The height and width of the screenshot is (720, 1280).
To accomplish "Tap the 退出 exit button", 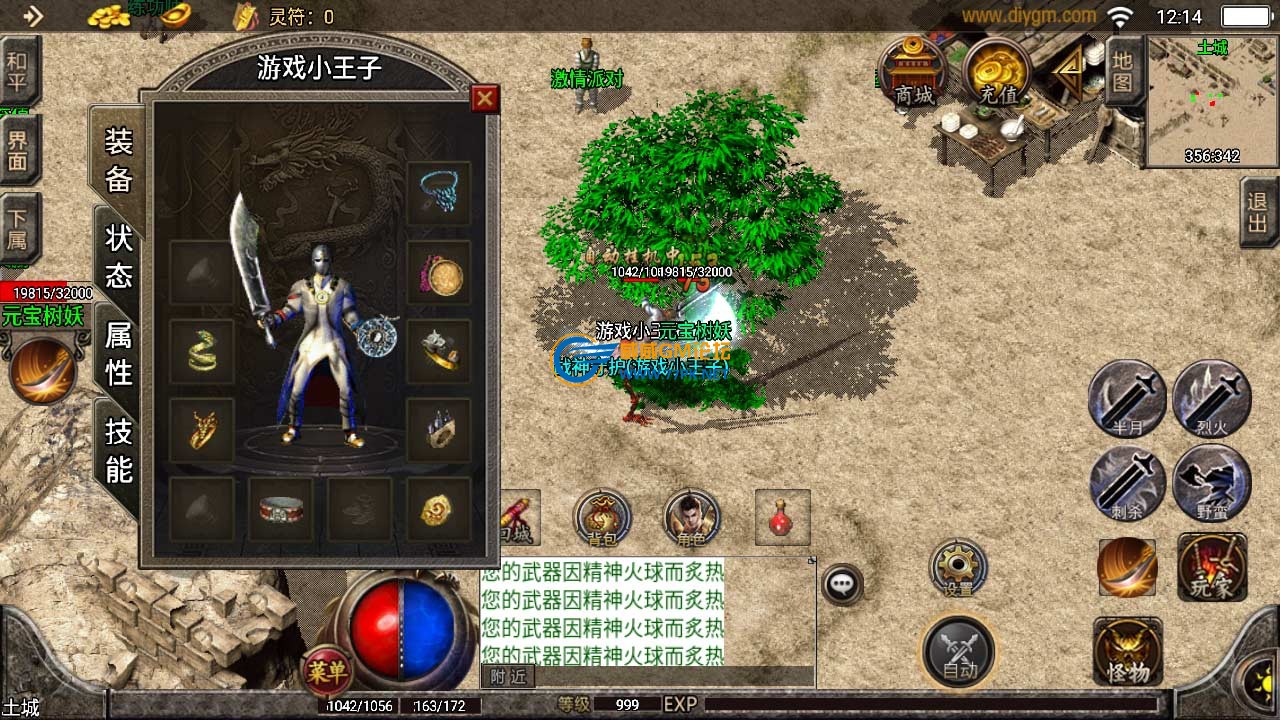I will click(1258, 212).
